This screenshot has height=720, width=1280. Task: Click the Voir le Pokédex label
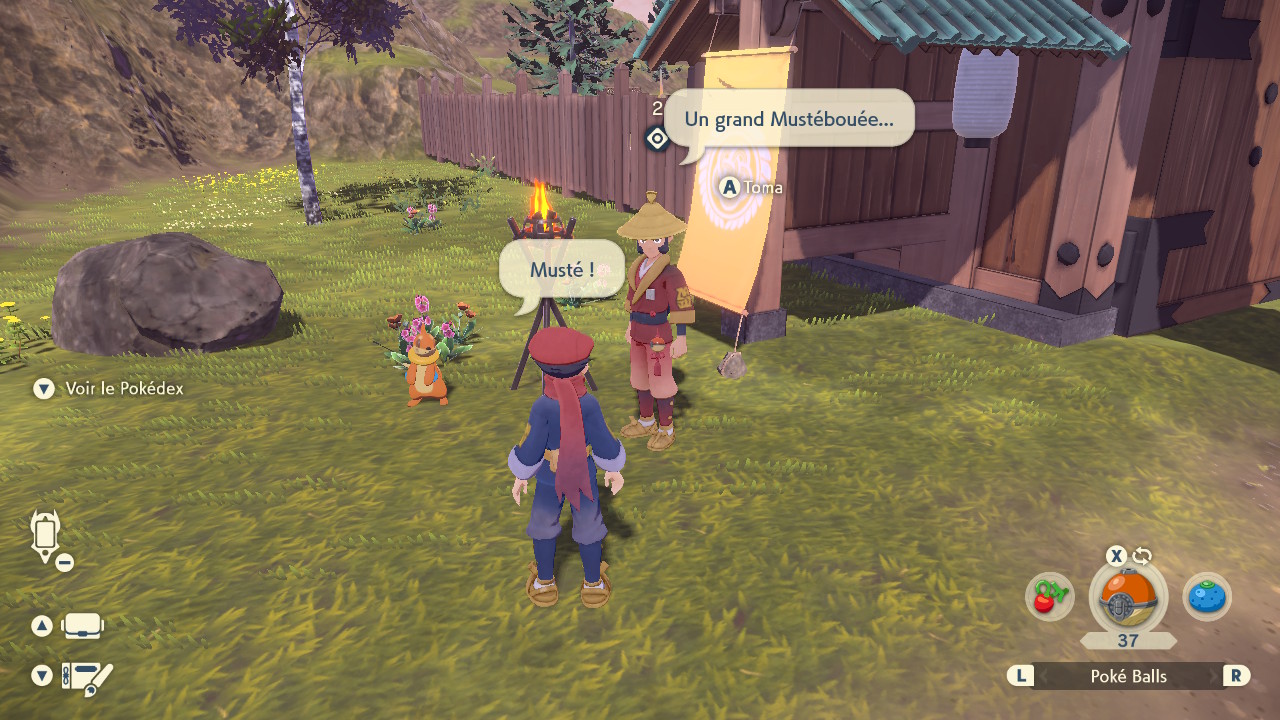click(x=124, y=389)
